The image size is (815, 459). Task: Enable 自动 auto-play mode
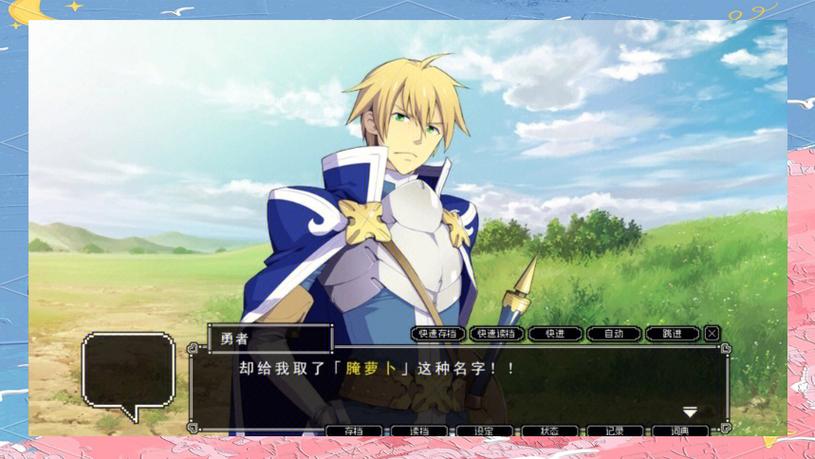click(613, 334)
